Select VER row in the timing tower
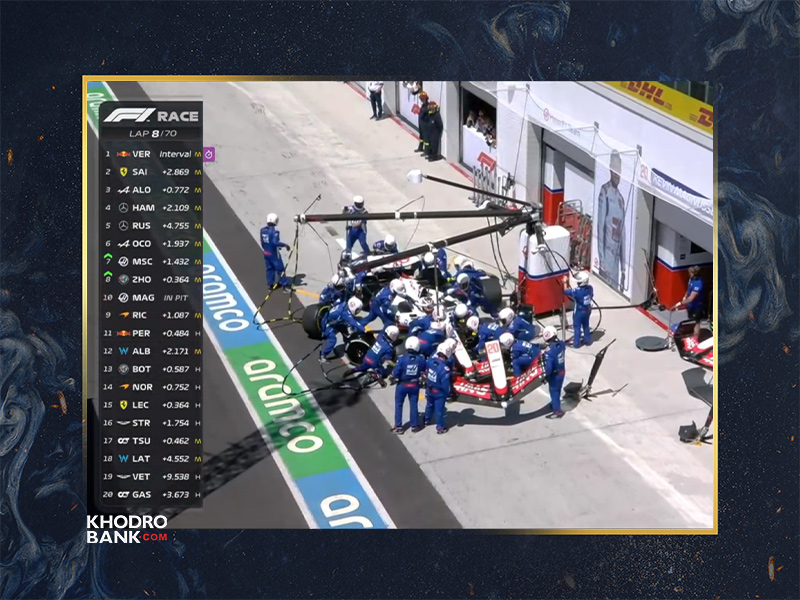Viewport: 800px width, 600px height. coord(150,154)
